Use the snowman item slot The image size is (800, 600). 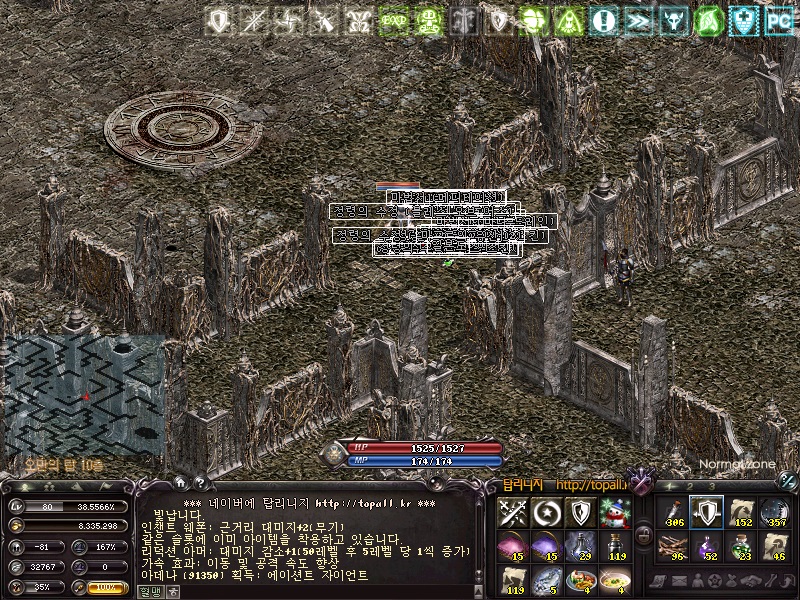click(615, 513)
